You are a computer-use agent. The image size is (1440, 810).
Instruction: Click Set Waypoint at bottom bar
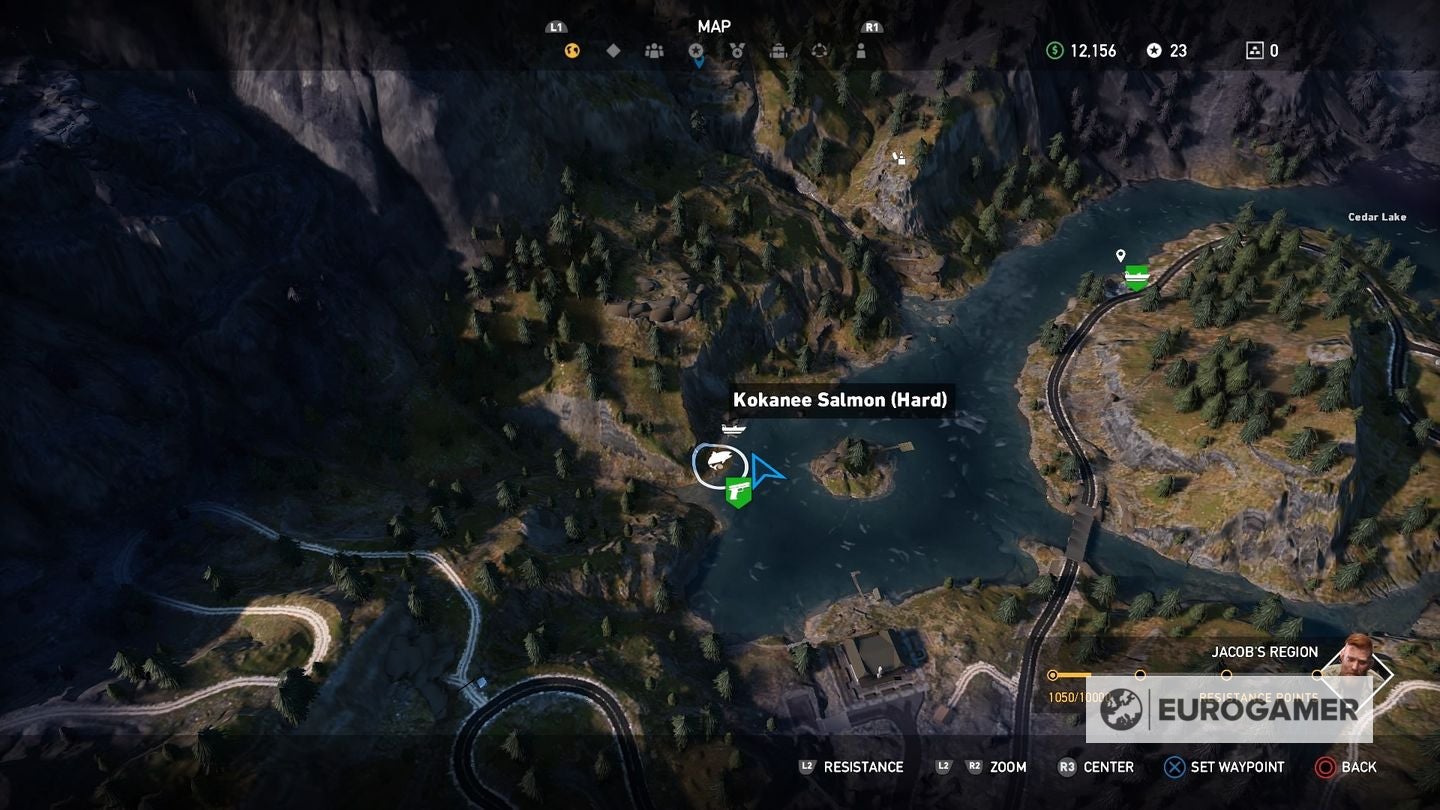tap(1222, 767)
